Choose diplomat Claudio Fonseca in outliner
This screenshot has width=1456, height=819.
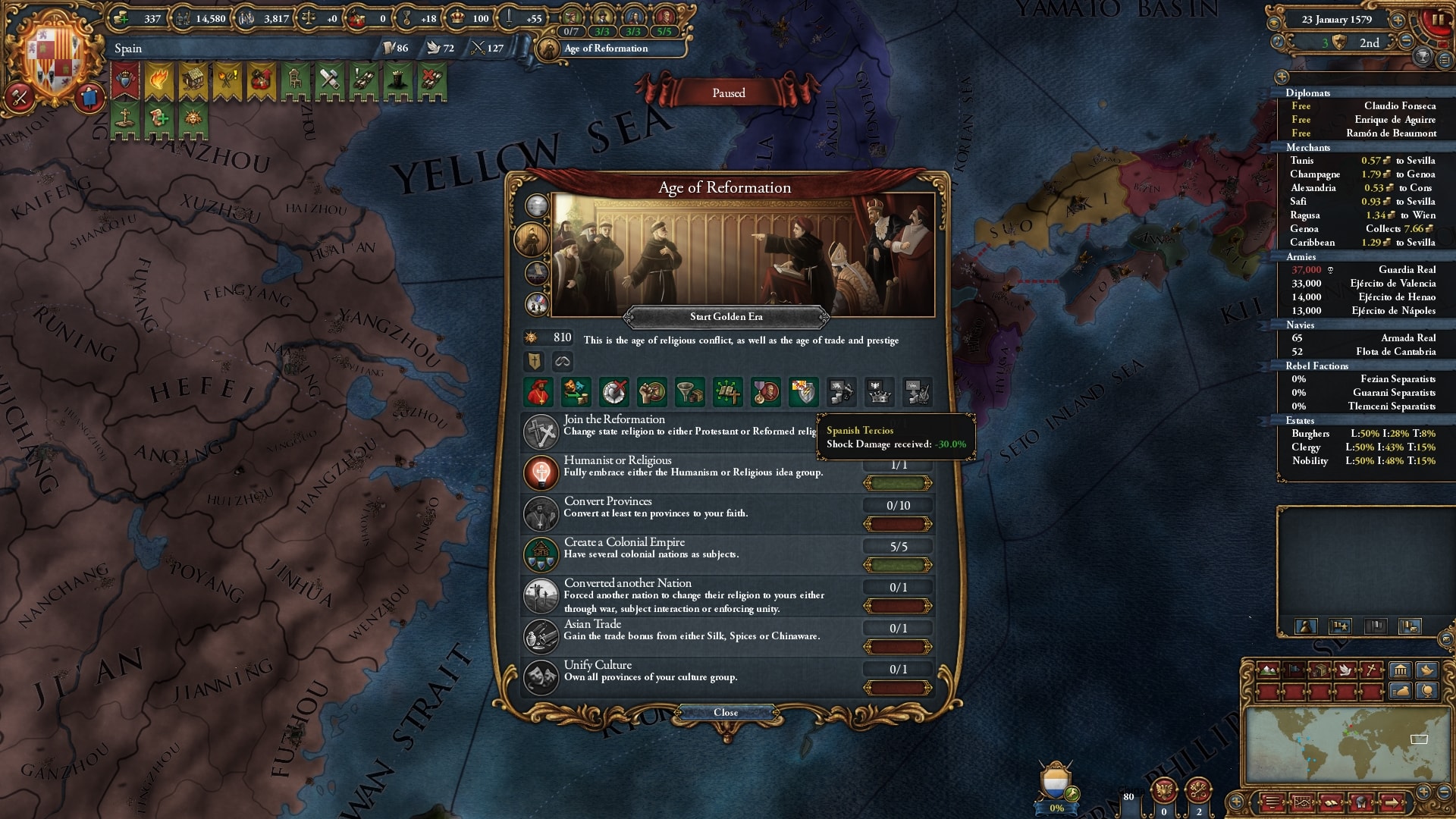tap(1363, 105)
